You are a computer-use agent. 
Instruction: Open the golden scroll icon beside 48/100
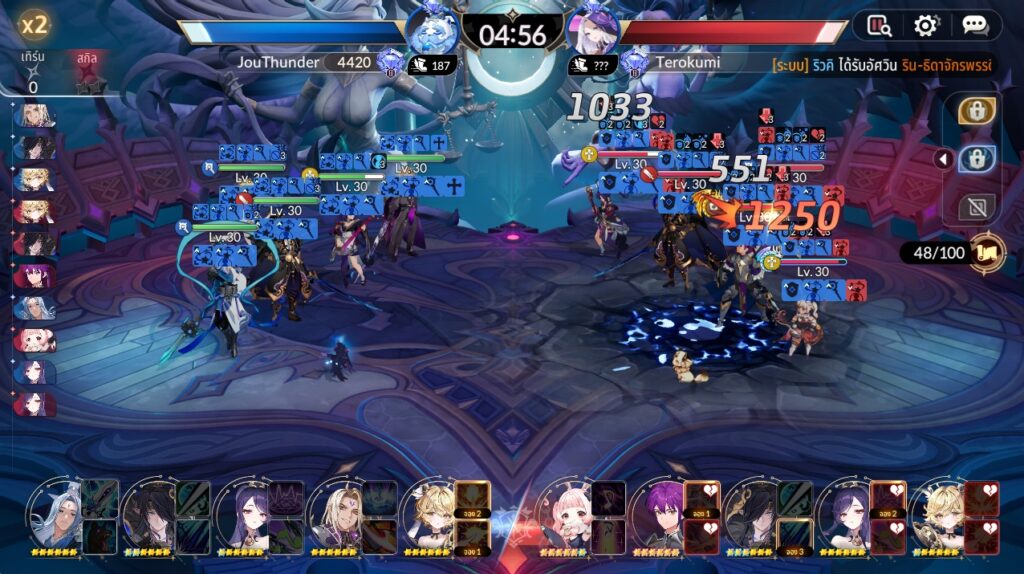(x=987, y=253)
